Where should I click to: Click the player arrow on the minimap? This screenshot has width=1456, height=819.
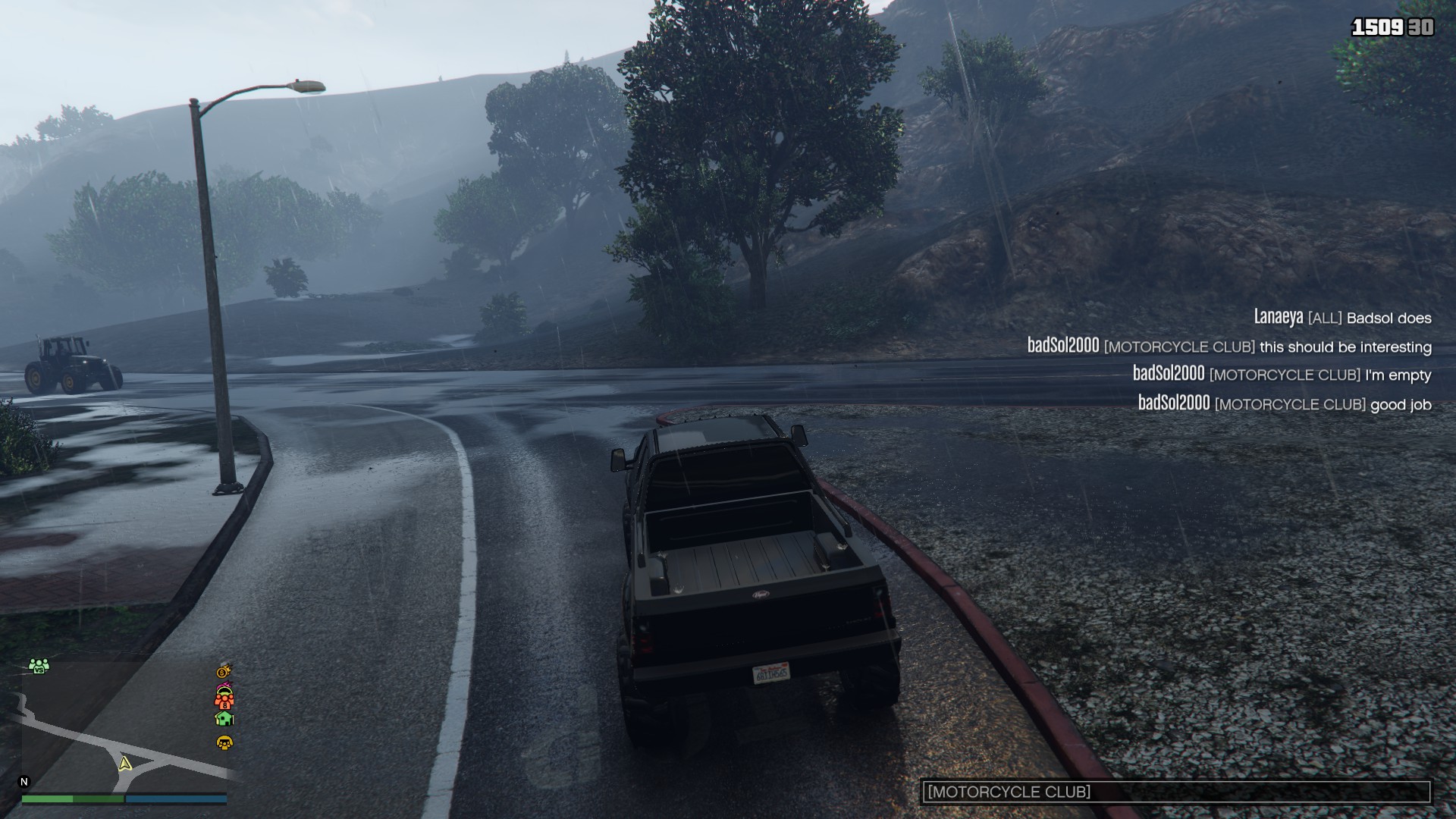pyautogui.click(x=125, y=764)
